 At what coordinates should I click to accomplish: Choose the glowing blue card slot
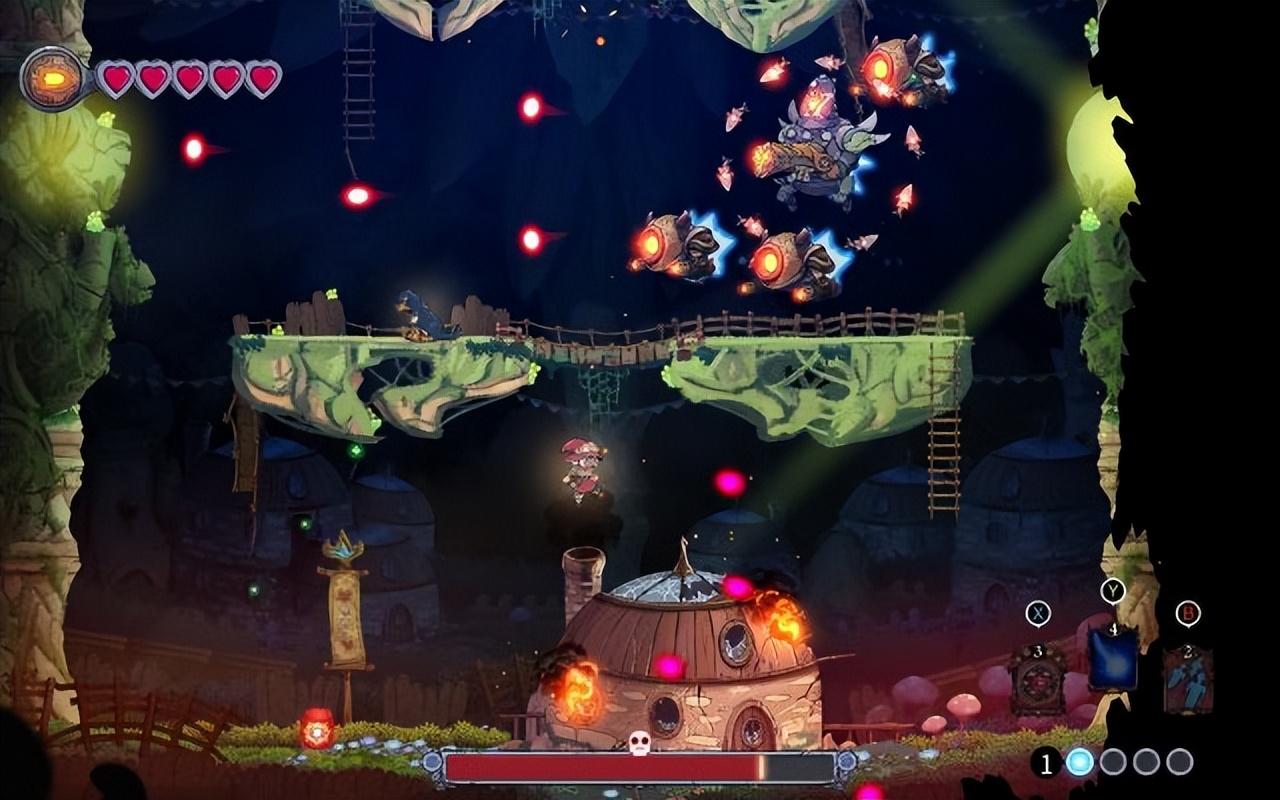[1112, 659]
